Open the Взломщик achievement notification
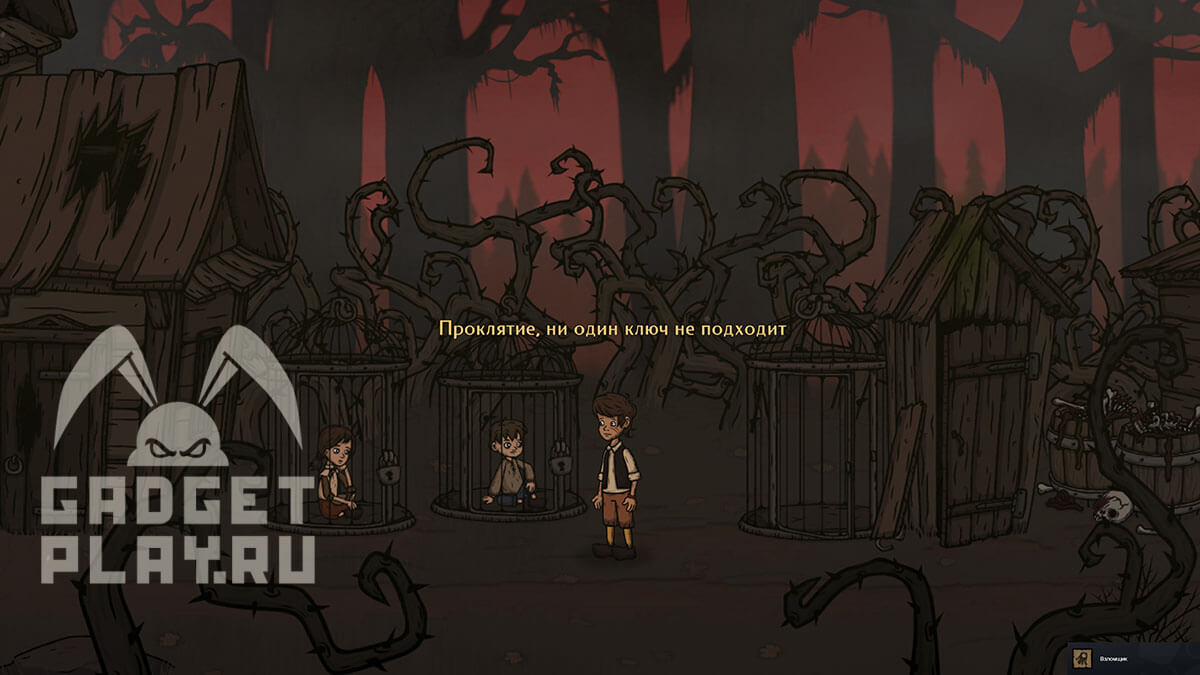Image resolution: width=1200 pixels, height=675 pixels. click(x=1130, y=658)
